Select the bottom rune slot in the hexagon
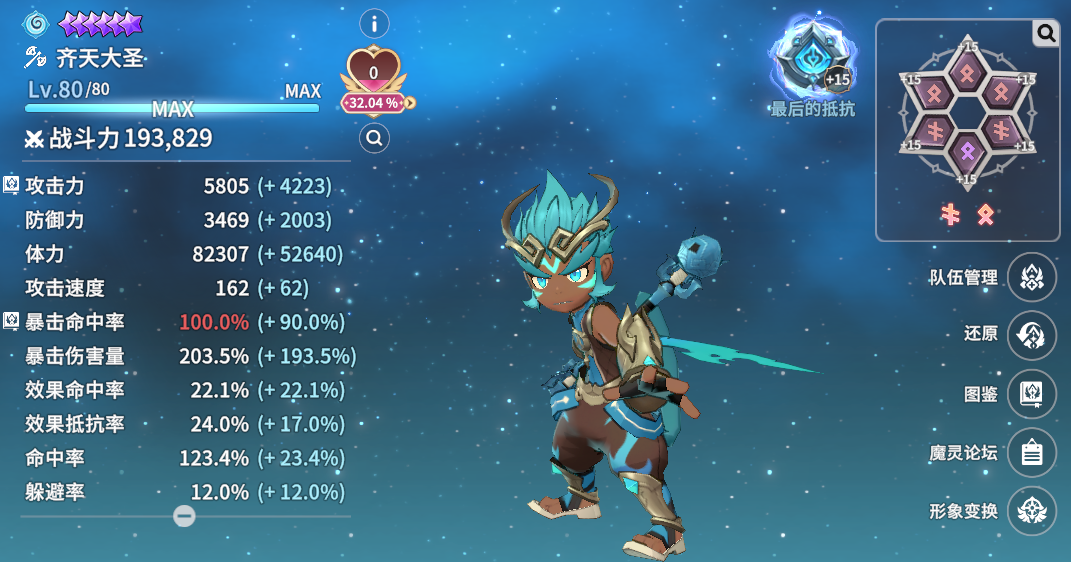1071x562 pixels. 966,154
